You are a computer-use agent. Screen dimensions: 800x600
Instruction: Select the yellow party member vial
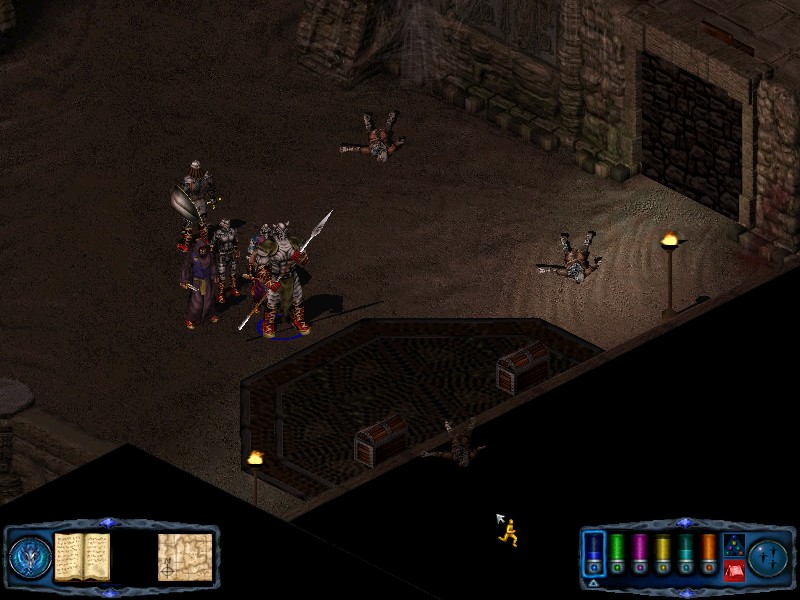(662, 551)
